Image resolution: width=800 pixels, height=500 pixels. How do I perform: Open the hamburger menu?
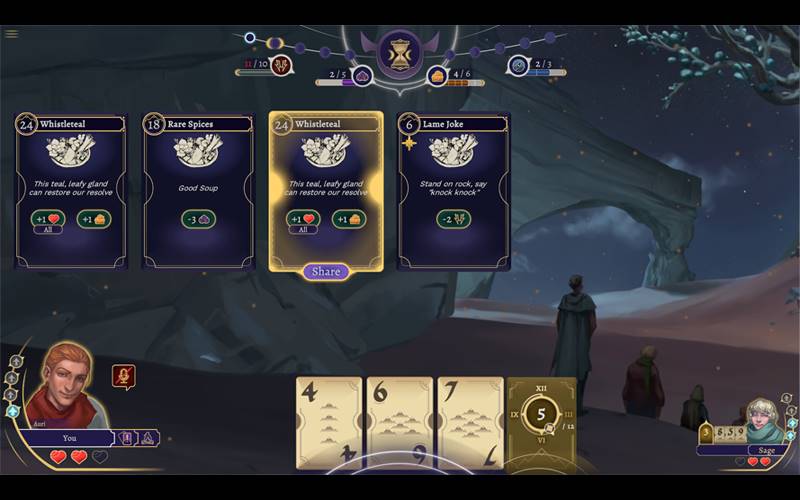point(11,33)
